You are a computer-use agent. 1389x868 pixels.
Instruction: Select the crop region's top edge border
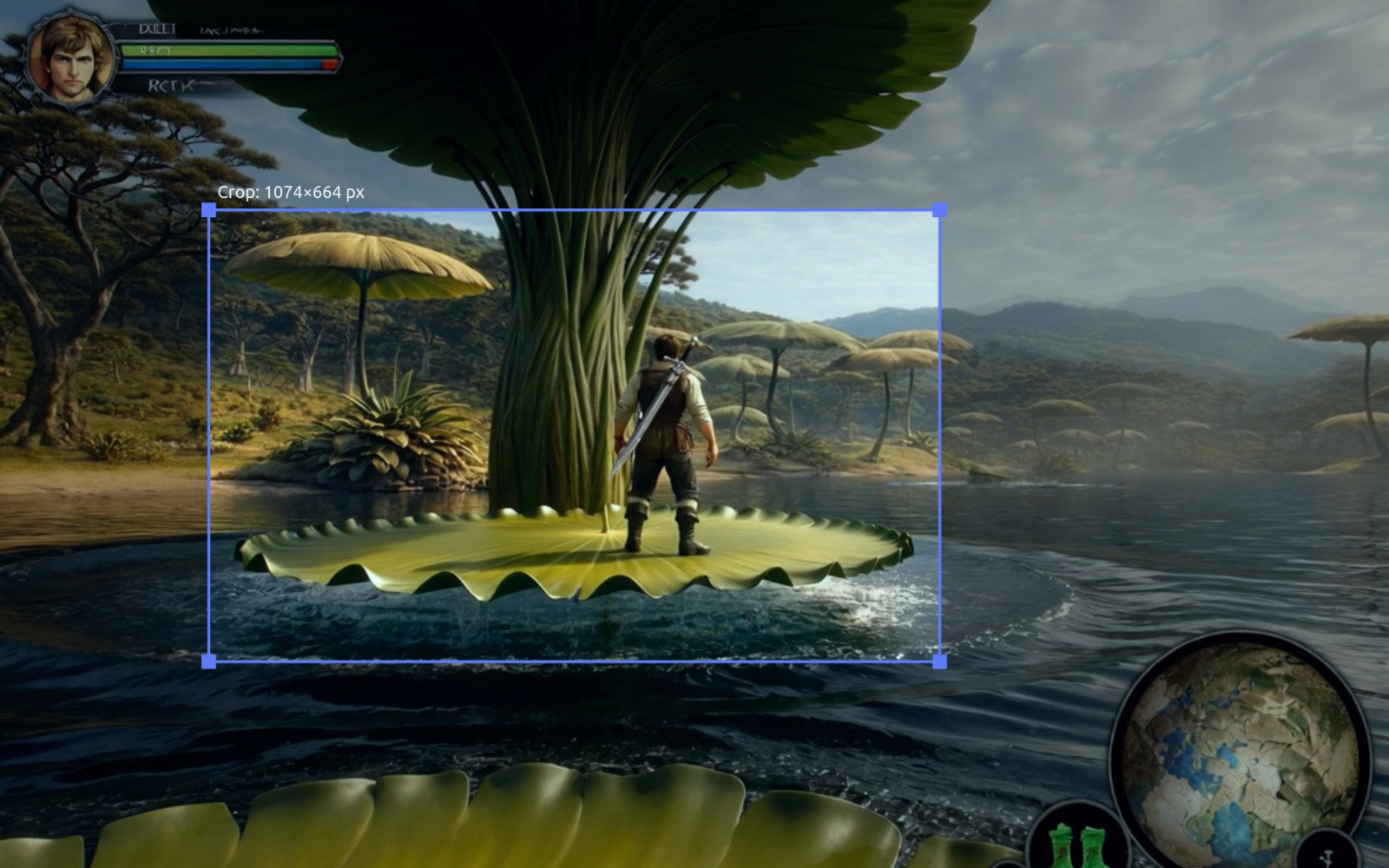point(573,208)
